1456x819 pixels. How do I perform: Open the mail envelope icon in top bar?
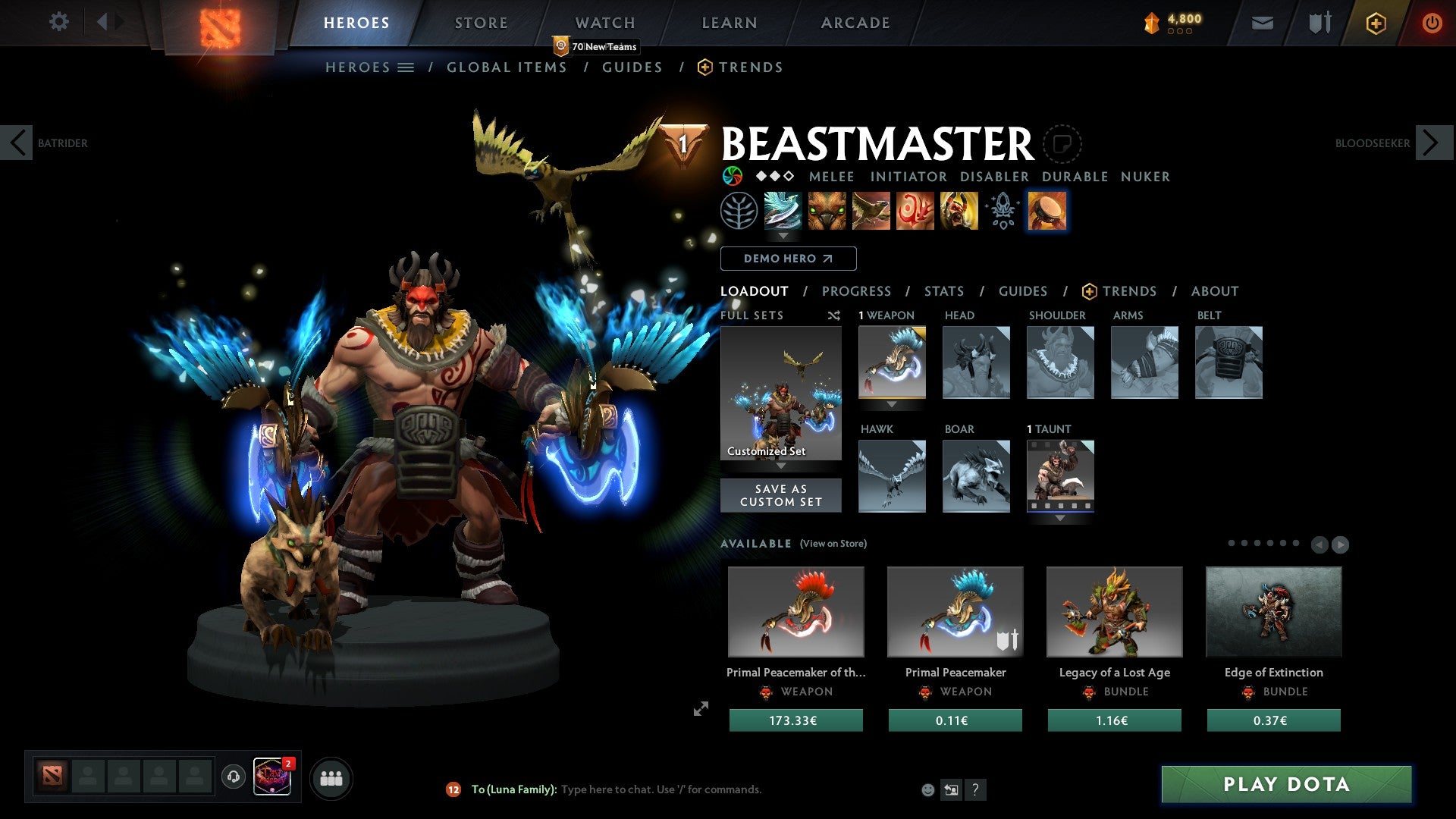pyautogui.click(x=1263, y=23)
